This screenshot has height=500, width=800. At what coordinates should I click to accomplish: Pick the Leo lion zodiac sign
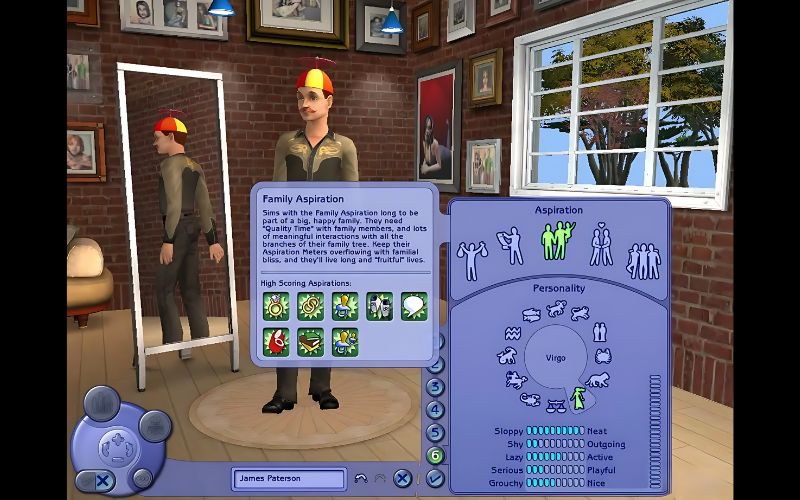[x=598, y=380]
